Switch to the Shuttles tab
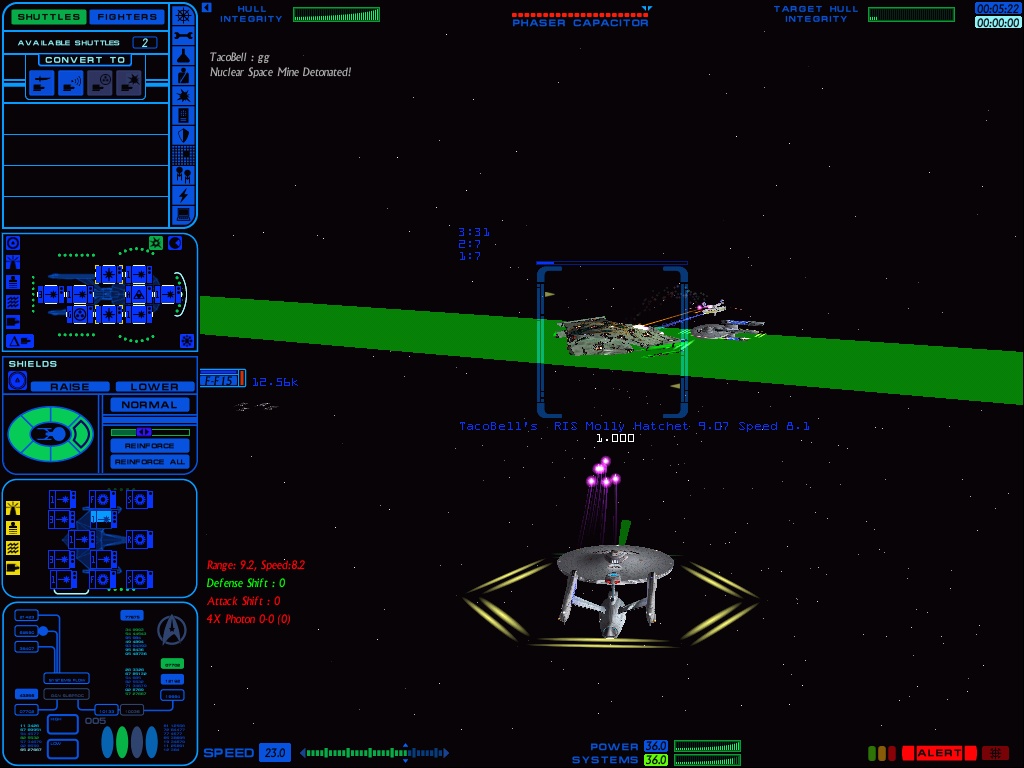The width and height of the screenshot is (1024, 768). coord(47,17)
